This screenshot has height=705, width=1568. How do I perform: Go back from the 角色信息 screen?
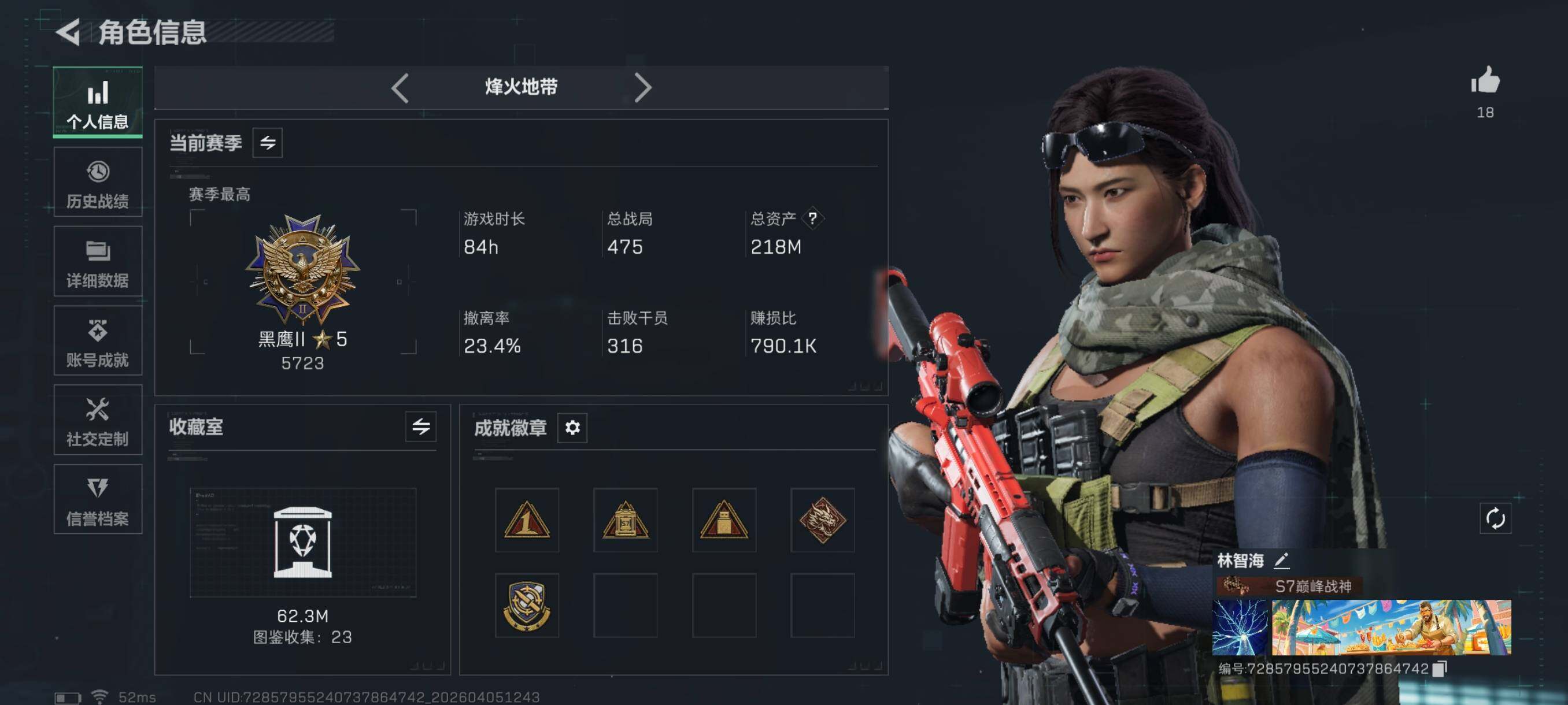tap(69, 32)
